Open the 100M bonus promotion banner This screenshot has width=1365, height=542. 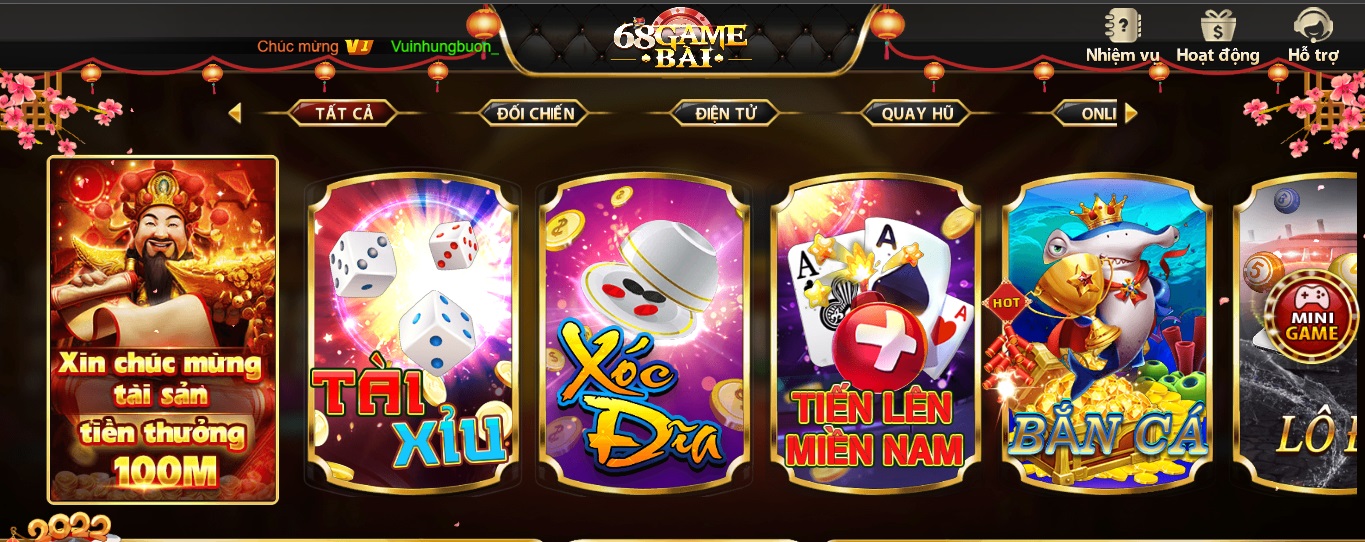(163, 330)
